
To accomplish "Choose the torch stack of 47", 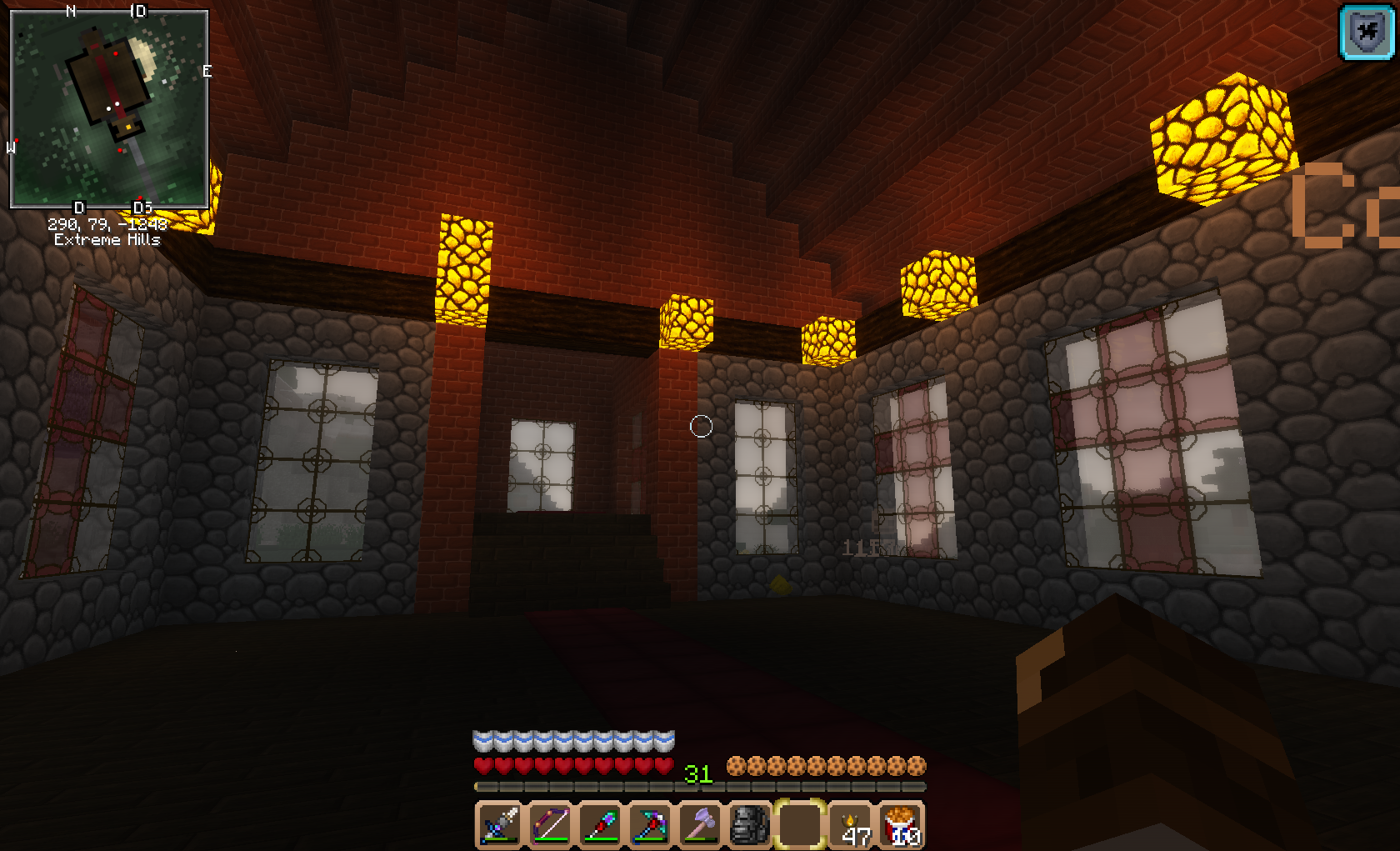I will (x=852, y=825).
